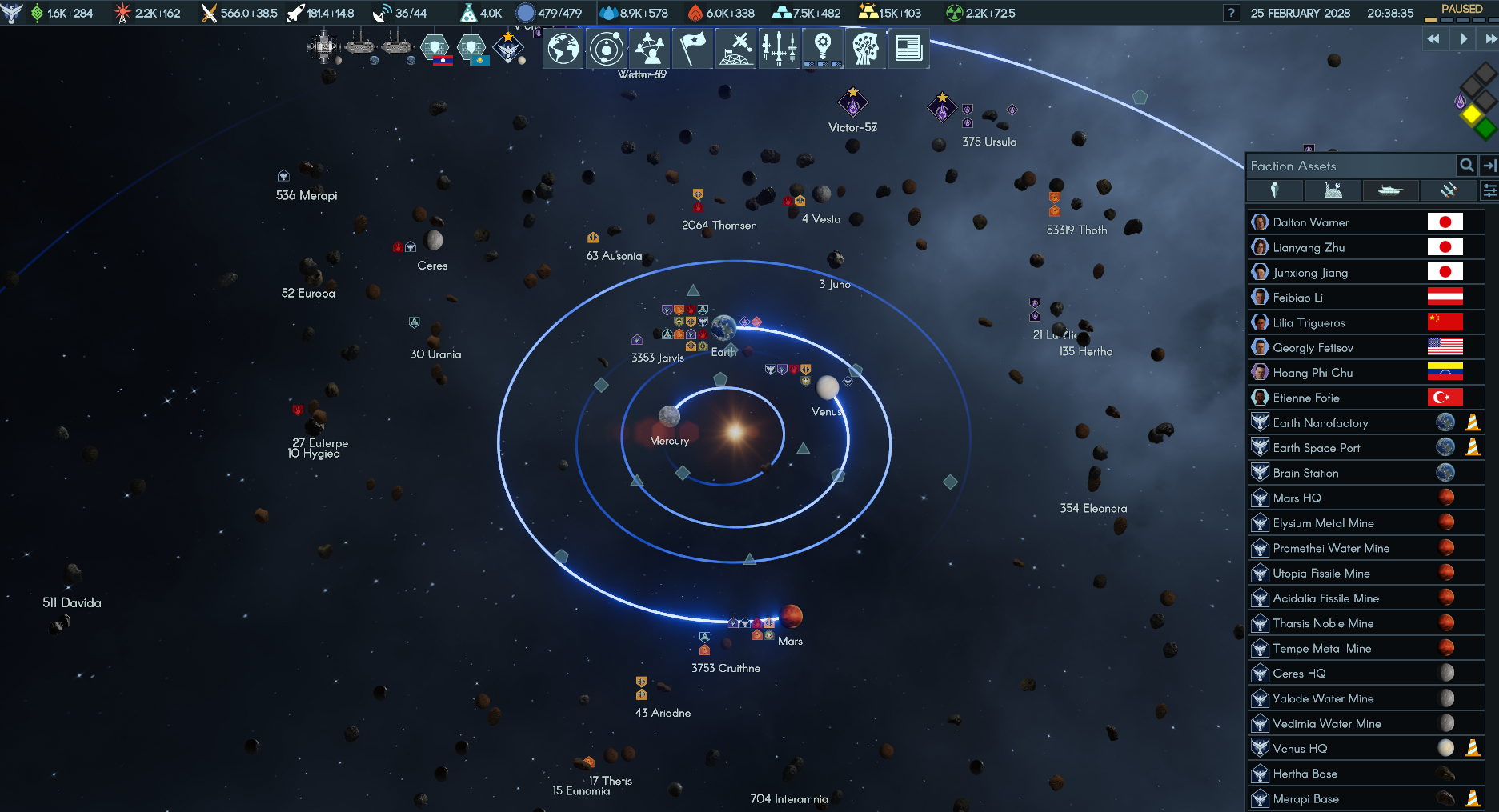Open the research lightbulb panel
The width and height of the screenshot is (1499, 812).
pos(822,49)
